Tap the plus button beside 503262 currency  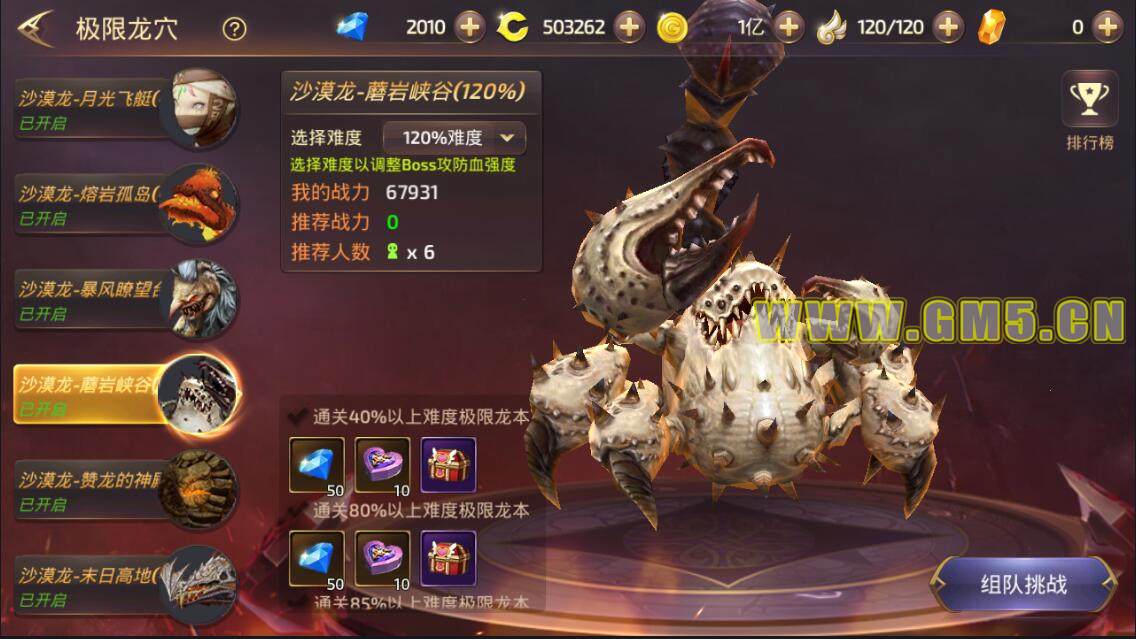coord(629,27)
